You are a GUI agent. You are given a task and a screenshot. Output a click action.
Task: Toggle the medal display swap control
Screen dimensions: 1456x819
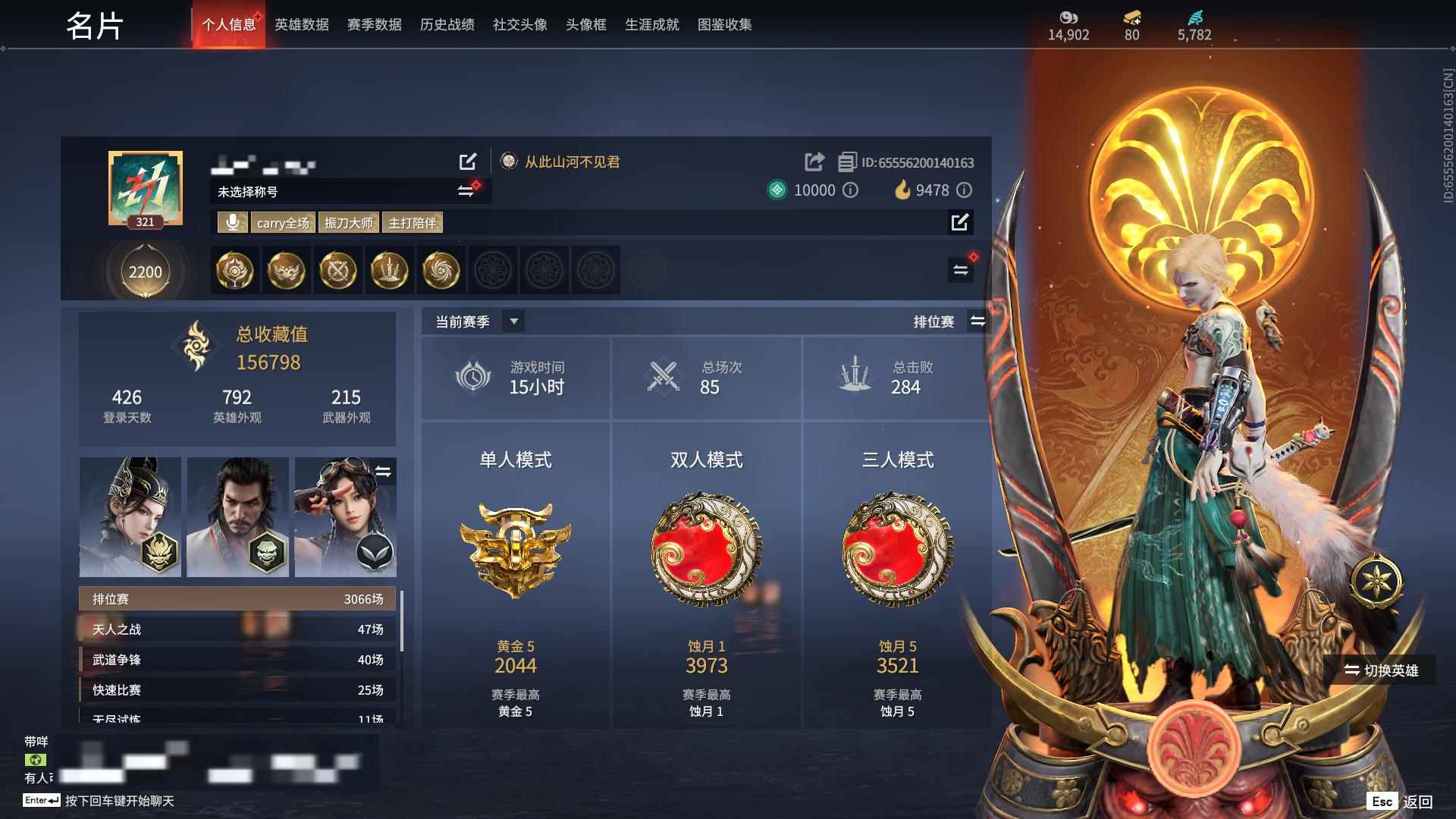point(962,270)
